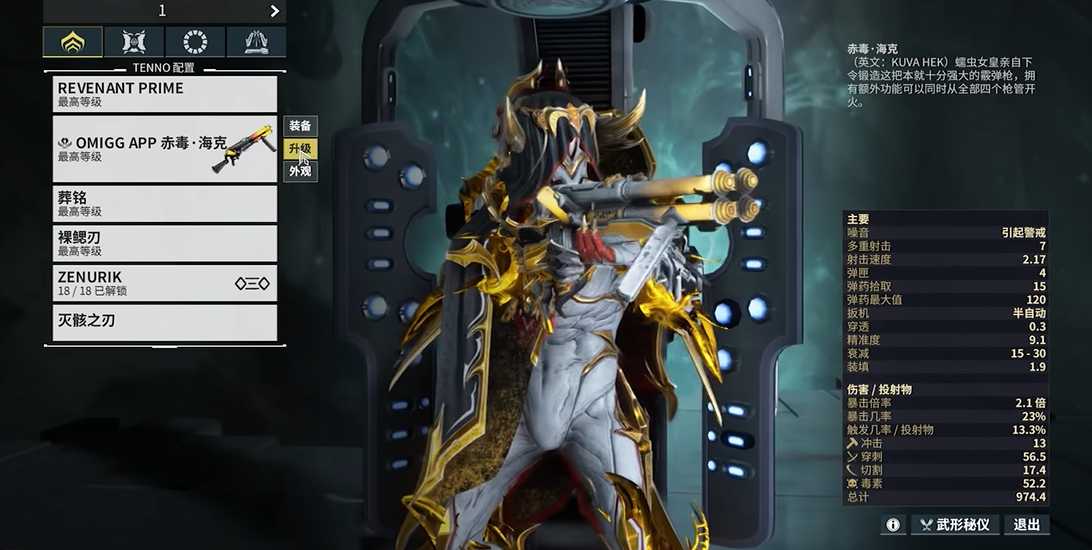Select the 灭骸之刃 slot
The image size is (1092, 550).
click(x=165, y=322)
